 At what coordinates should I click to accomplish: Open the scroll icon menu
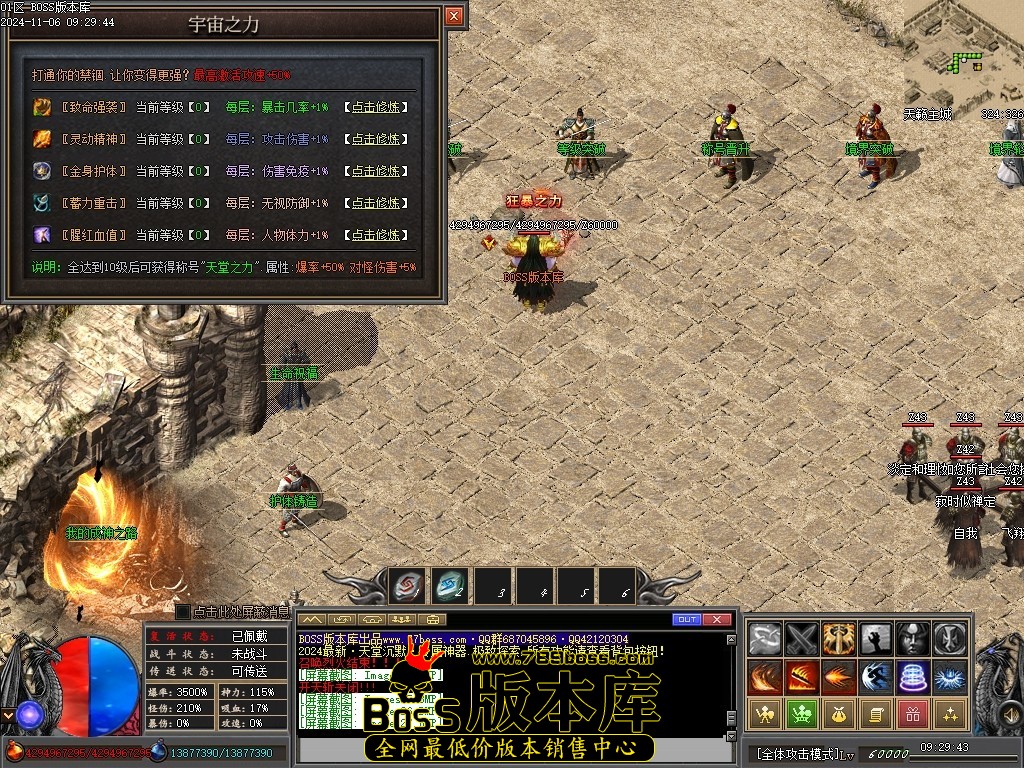[876, 714]
